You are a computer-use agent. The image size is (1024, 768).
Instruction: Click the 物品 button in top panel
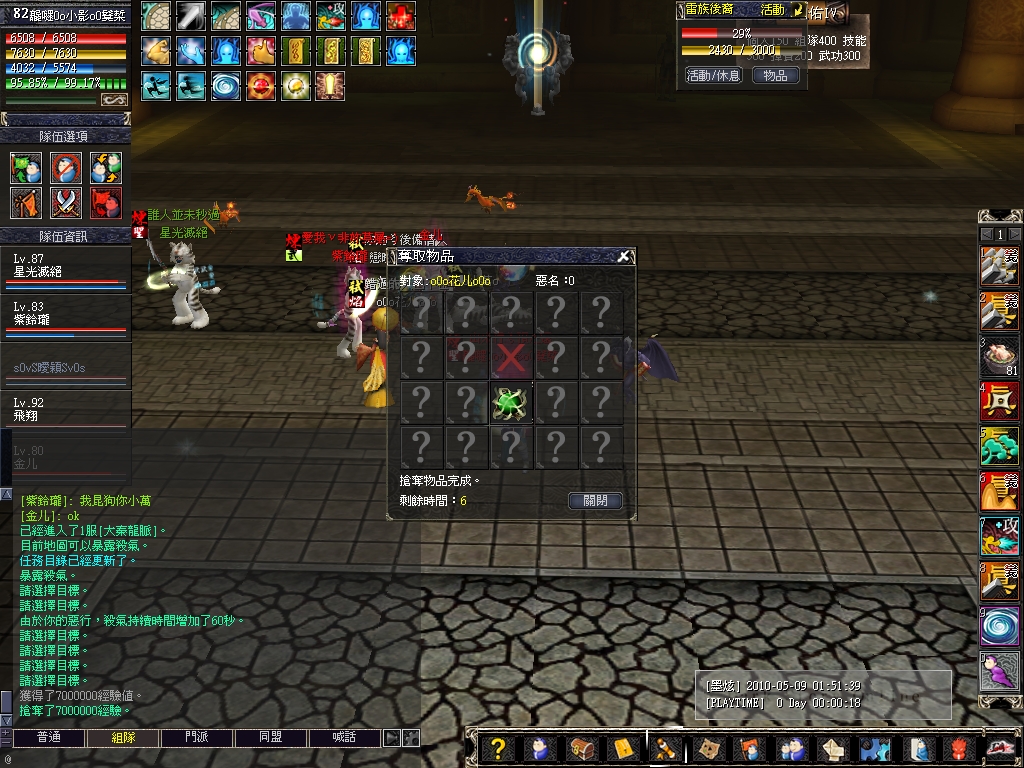tap(775, 75)
